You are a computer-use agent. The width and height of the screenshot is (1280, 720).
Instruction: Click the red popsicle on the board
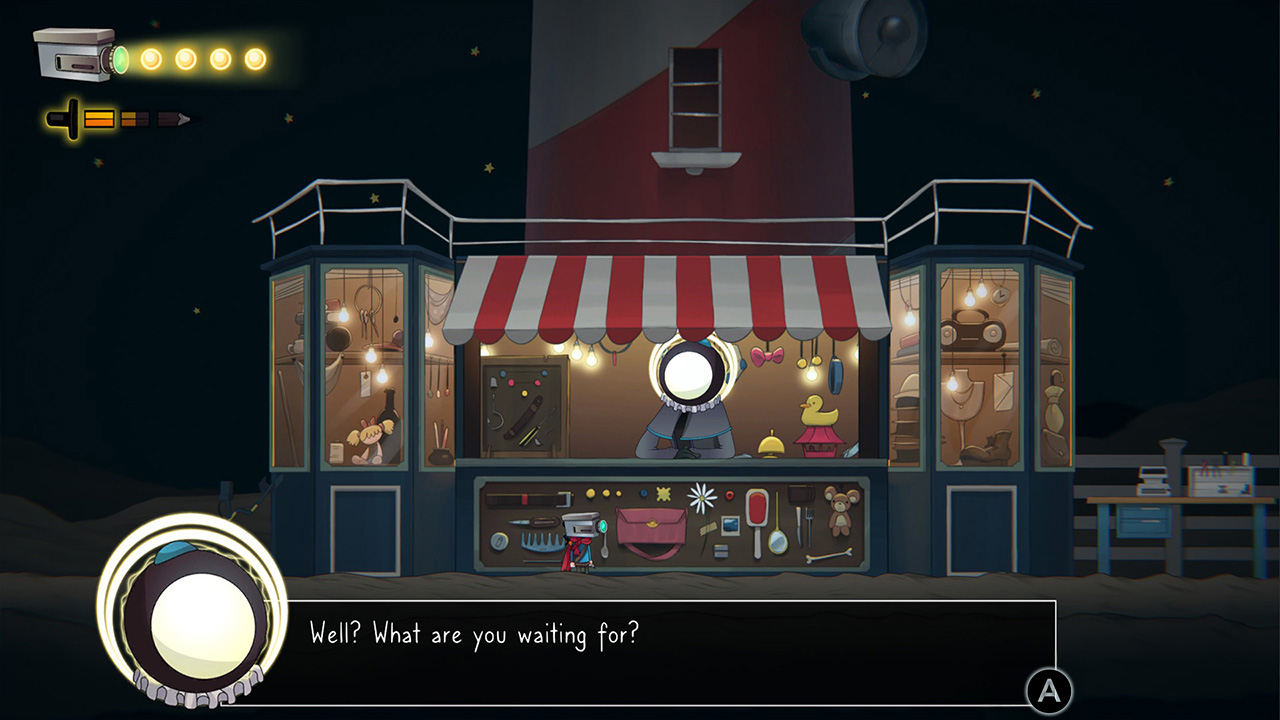point(756,506)
